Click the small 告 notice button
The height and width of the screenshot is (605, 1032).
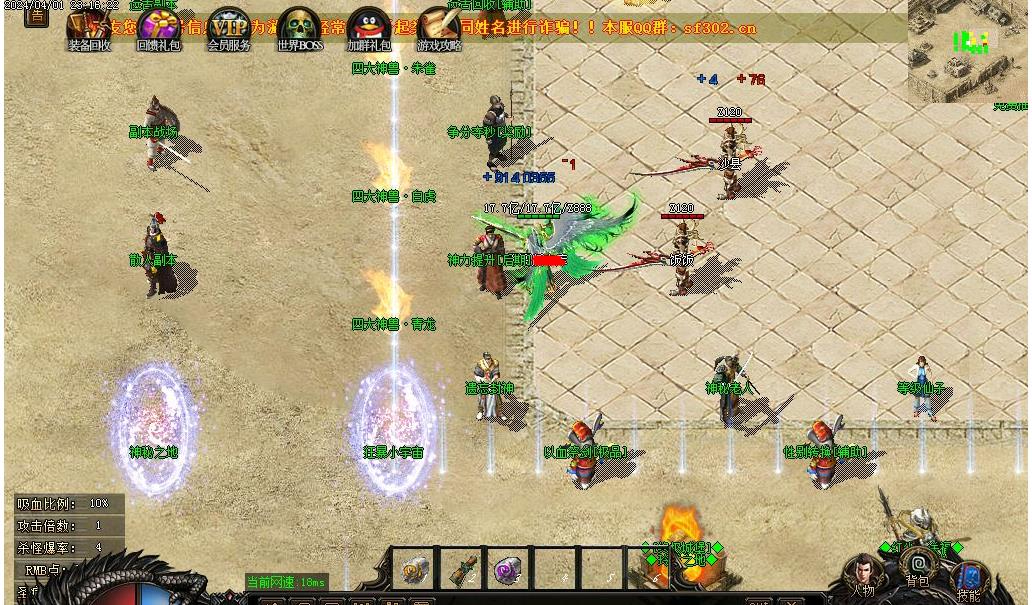pyautogui.click(x=36, y=16)
